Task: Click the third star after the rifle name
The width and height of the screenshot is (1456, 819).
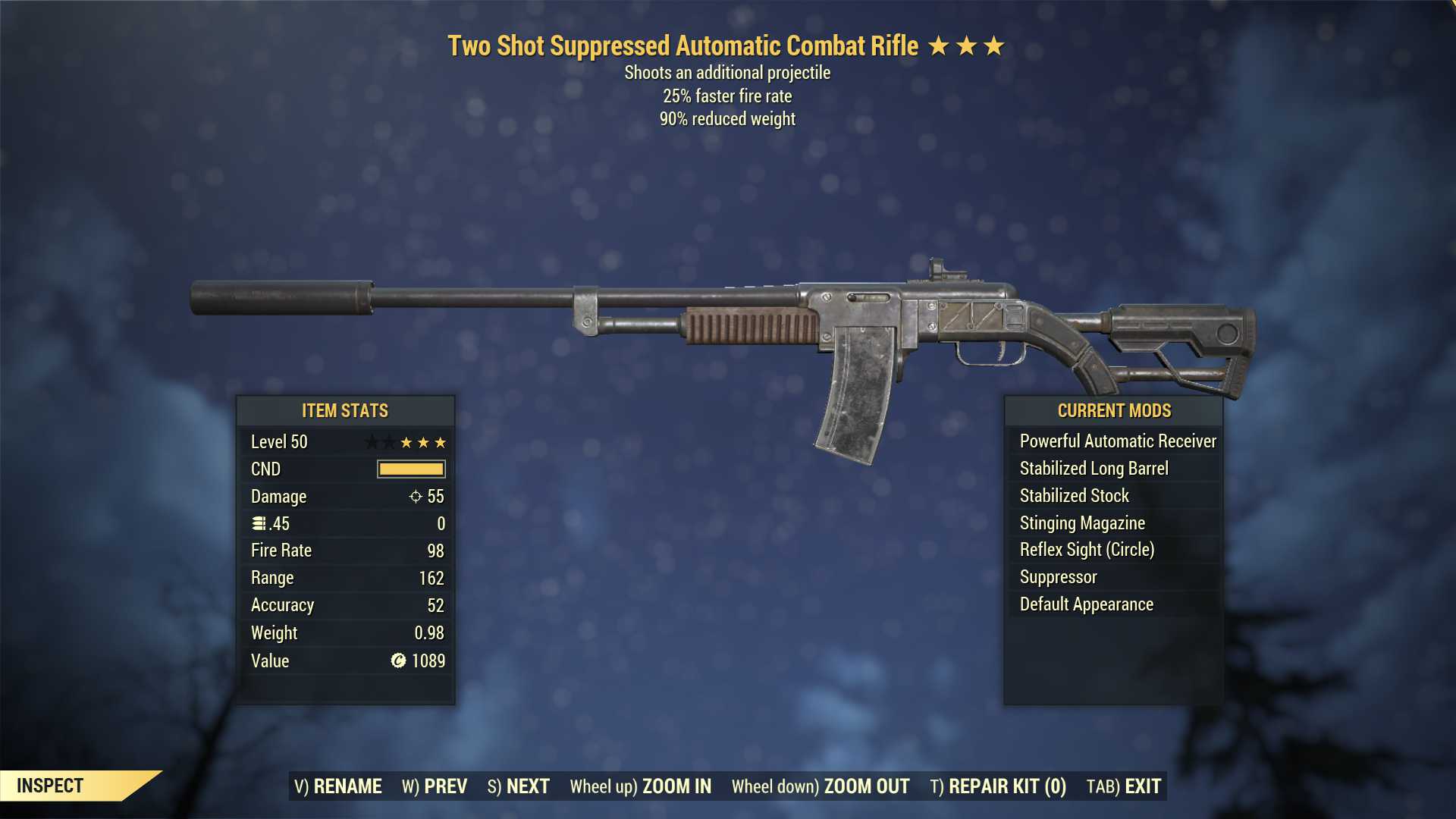Action: click(x=994, y=45)
